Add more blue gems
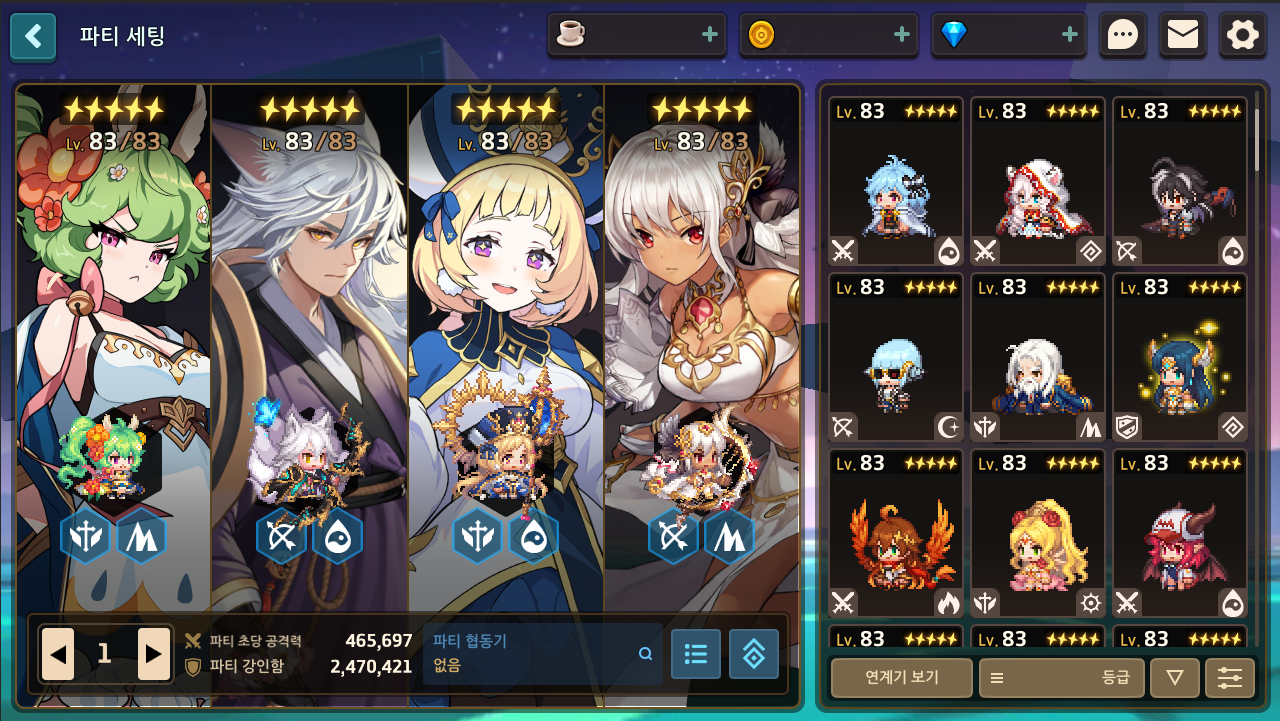Screen dimensions: 1280x721 [1070, 35]
